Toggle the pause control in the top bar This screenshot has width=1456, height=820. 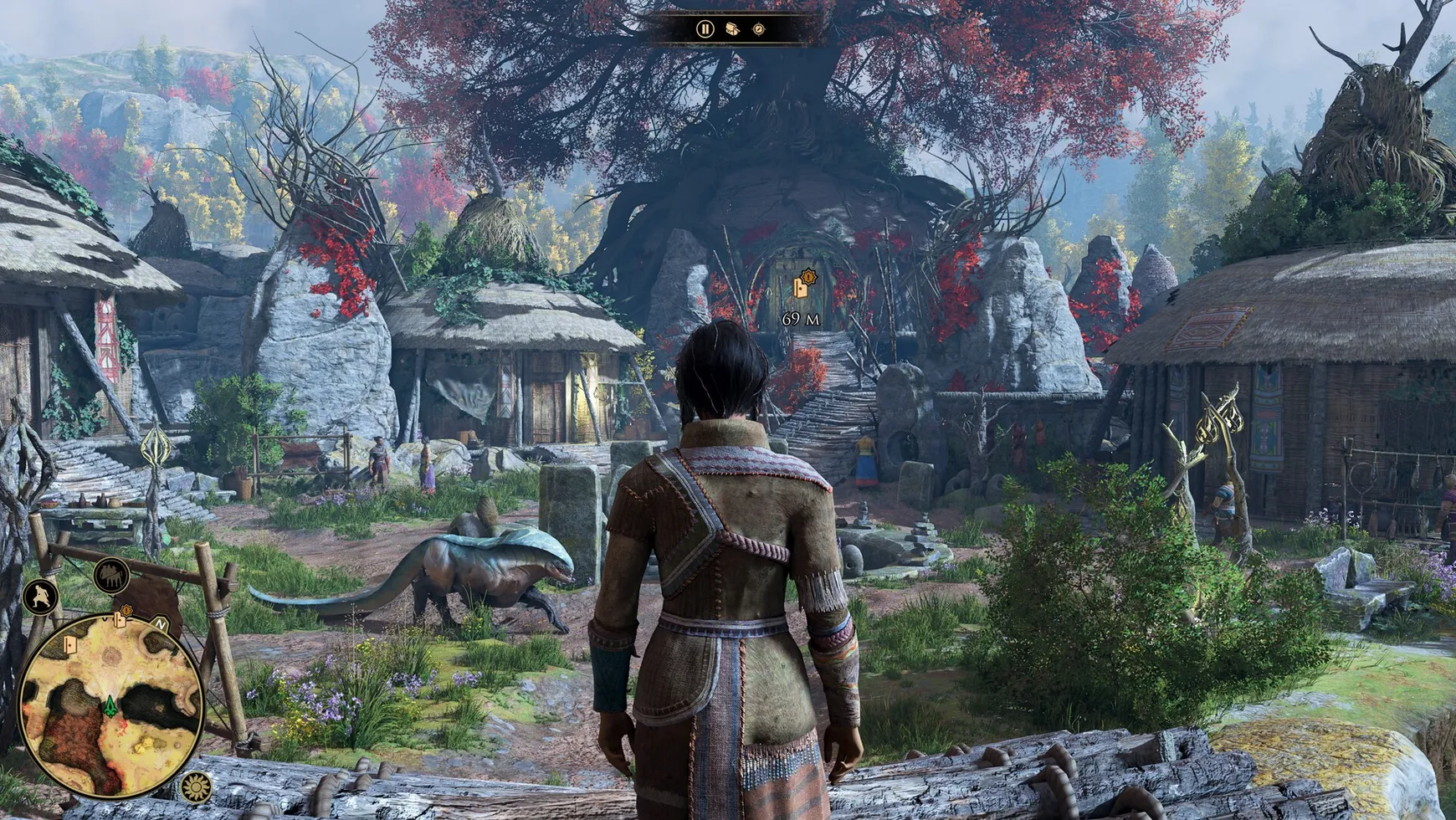point(705,29)
